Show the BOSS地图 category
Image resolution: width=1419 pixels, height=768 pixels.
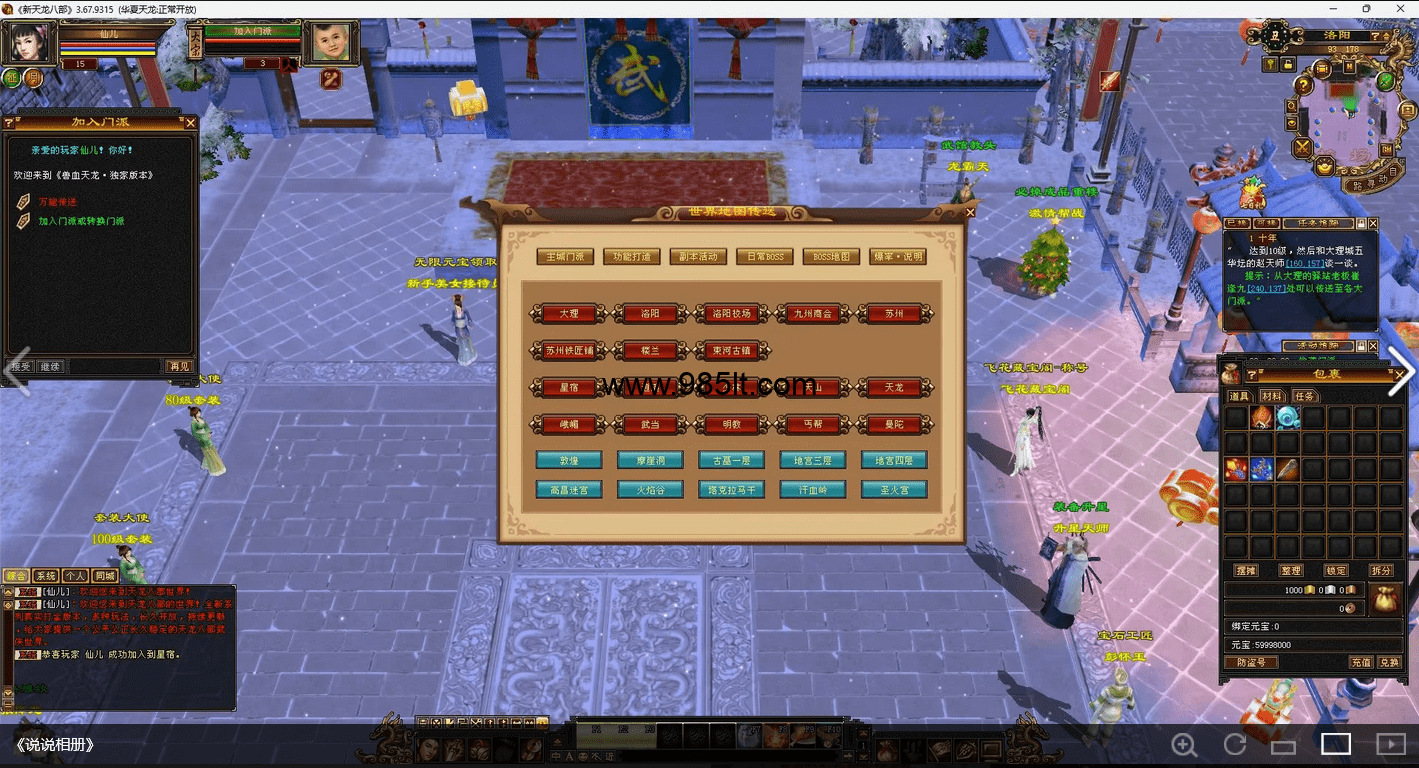click(x=831, y=257)
